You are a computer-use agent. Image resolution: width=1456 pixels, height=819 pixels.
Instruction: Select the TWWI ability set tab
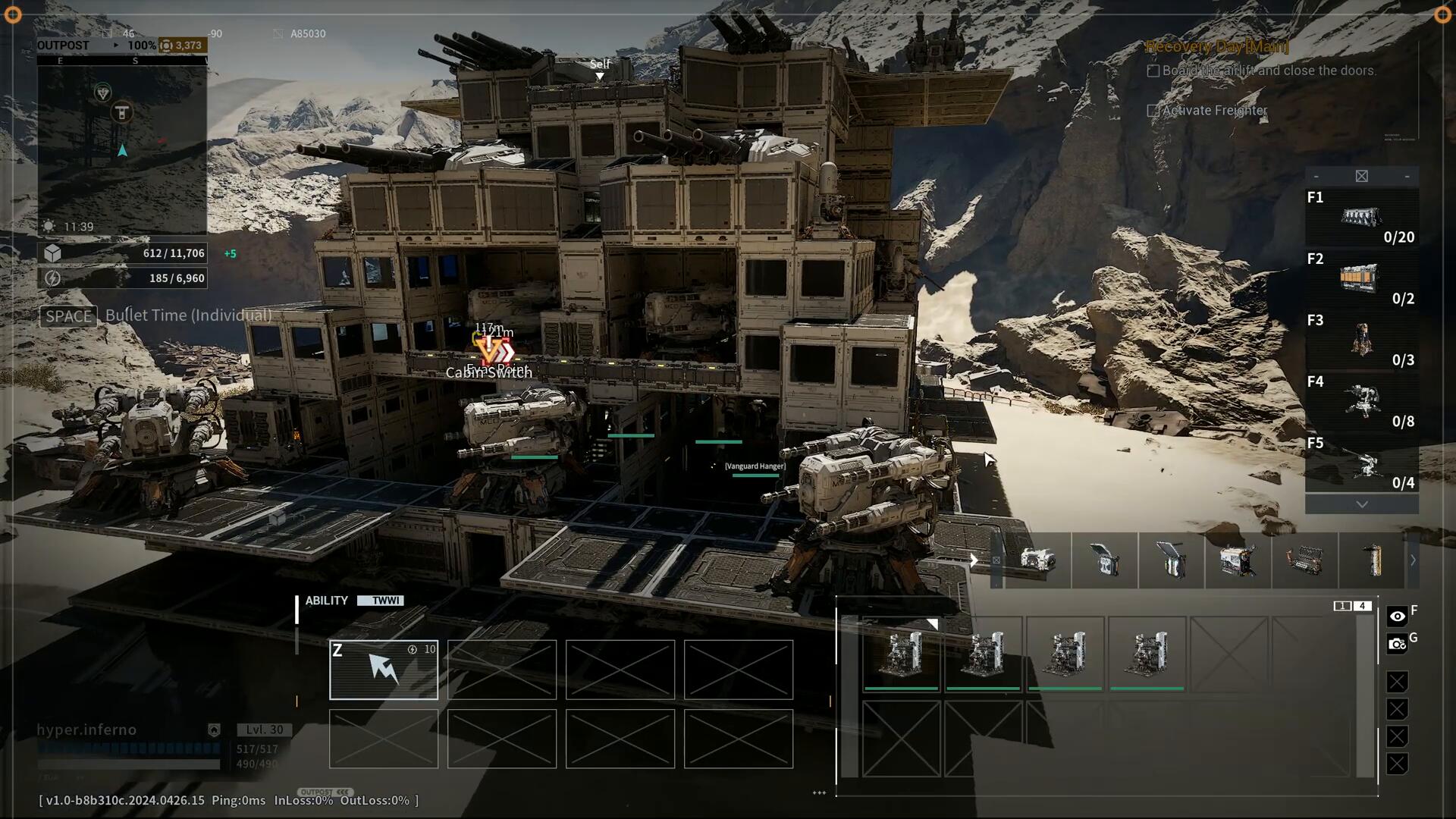(x=385, y=601)
